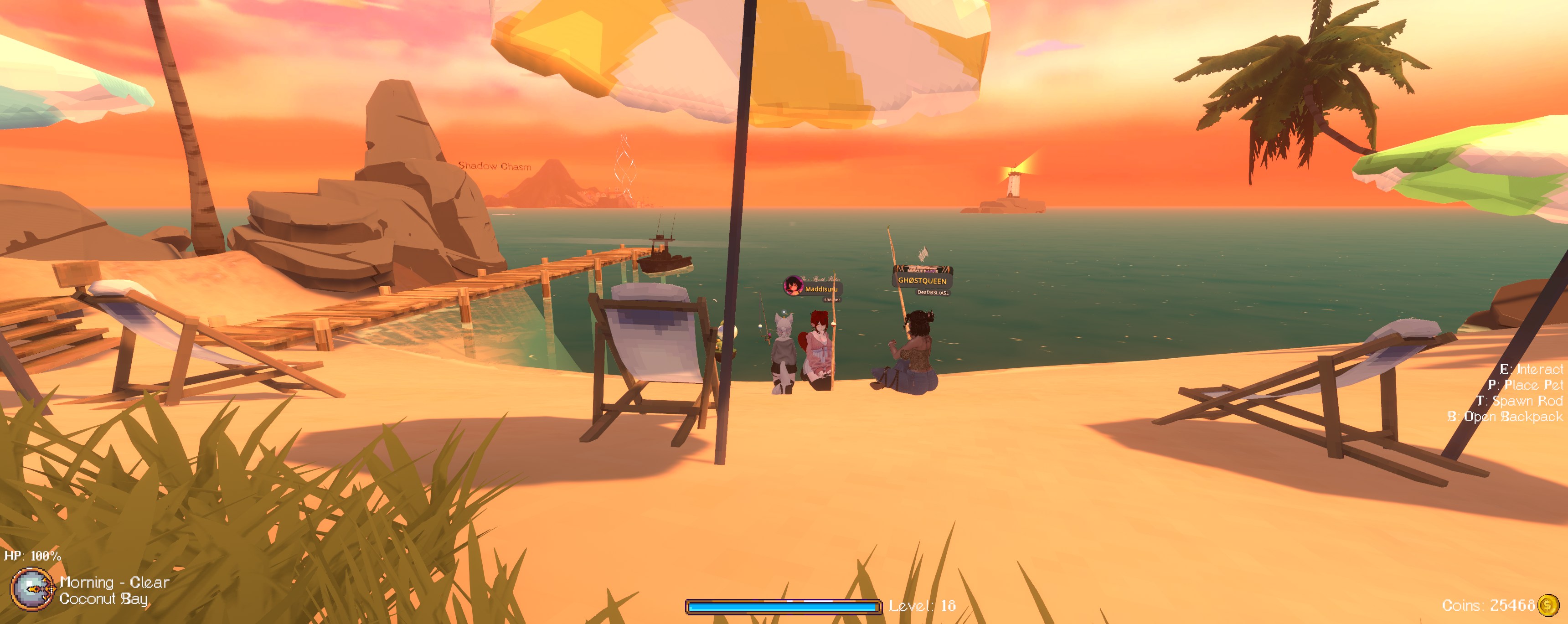The width and height of the screenshot is (1568, 624).
Task: Click the fish compass icon beside Morning - Clear
Action: (x=32, y=589)
